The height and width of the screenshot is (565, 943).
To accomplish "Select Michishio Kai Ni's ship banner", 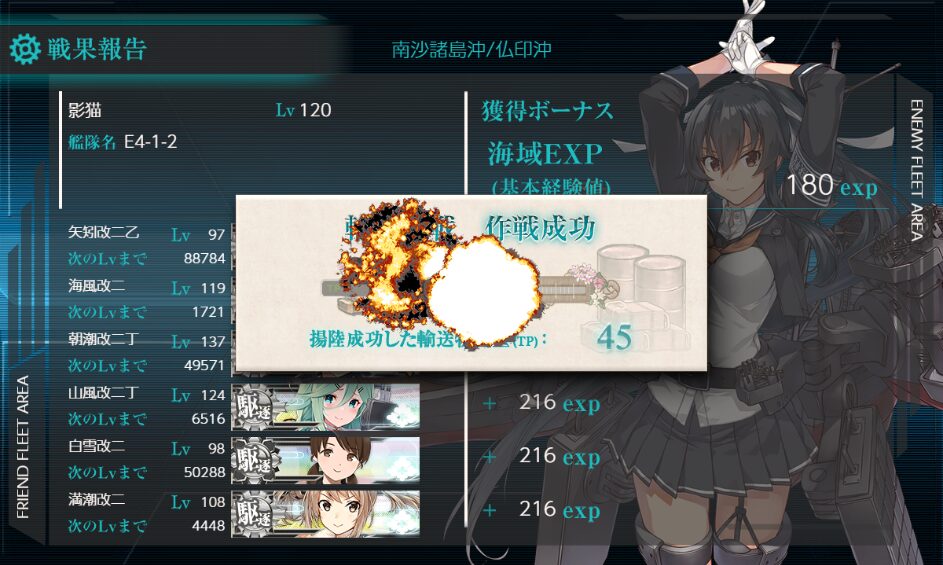I will point(326,511).
